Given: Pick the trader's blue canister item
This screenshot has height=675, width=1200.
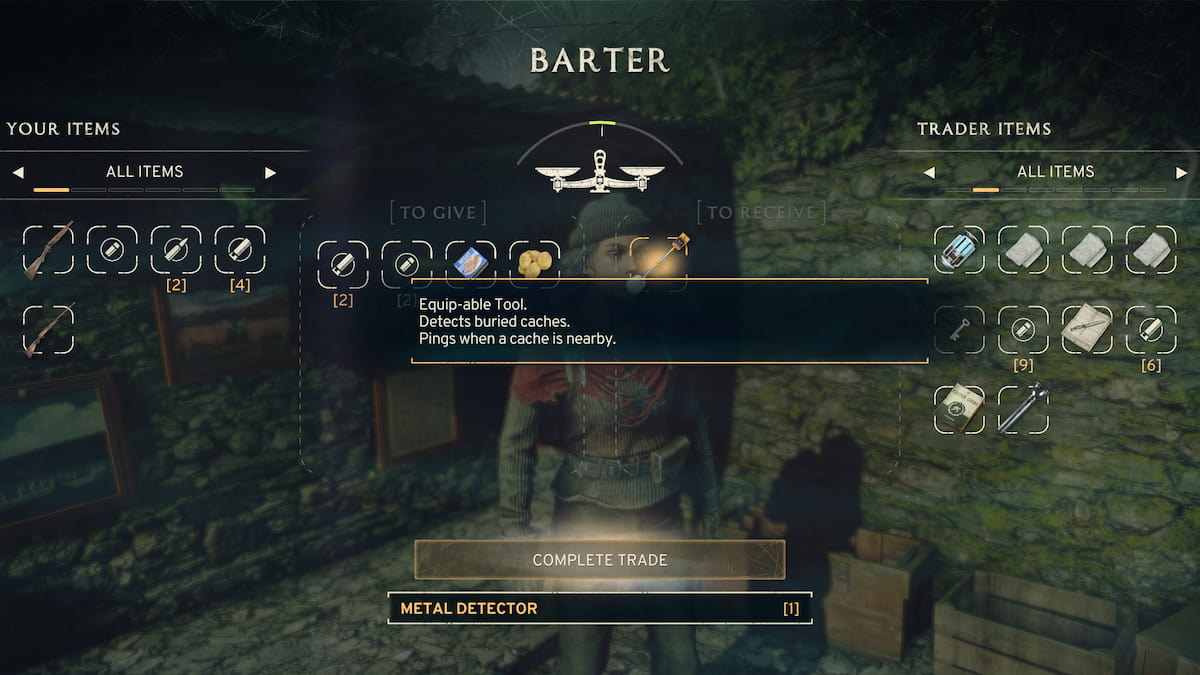Looking at the screenshot, I should 959,250.
